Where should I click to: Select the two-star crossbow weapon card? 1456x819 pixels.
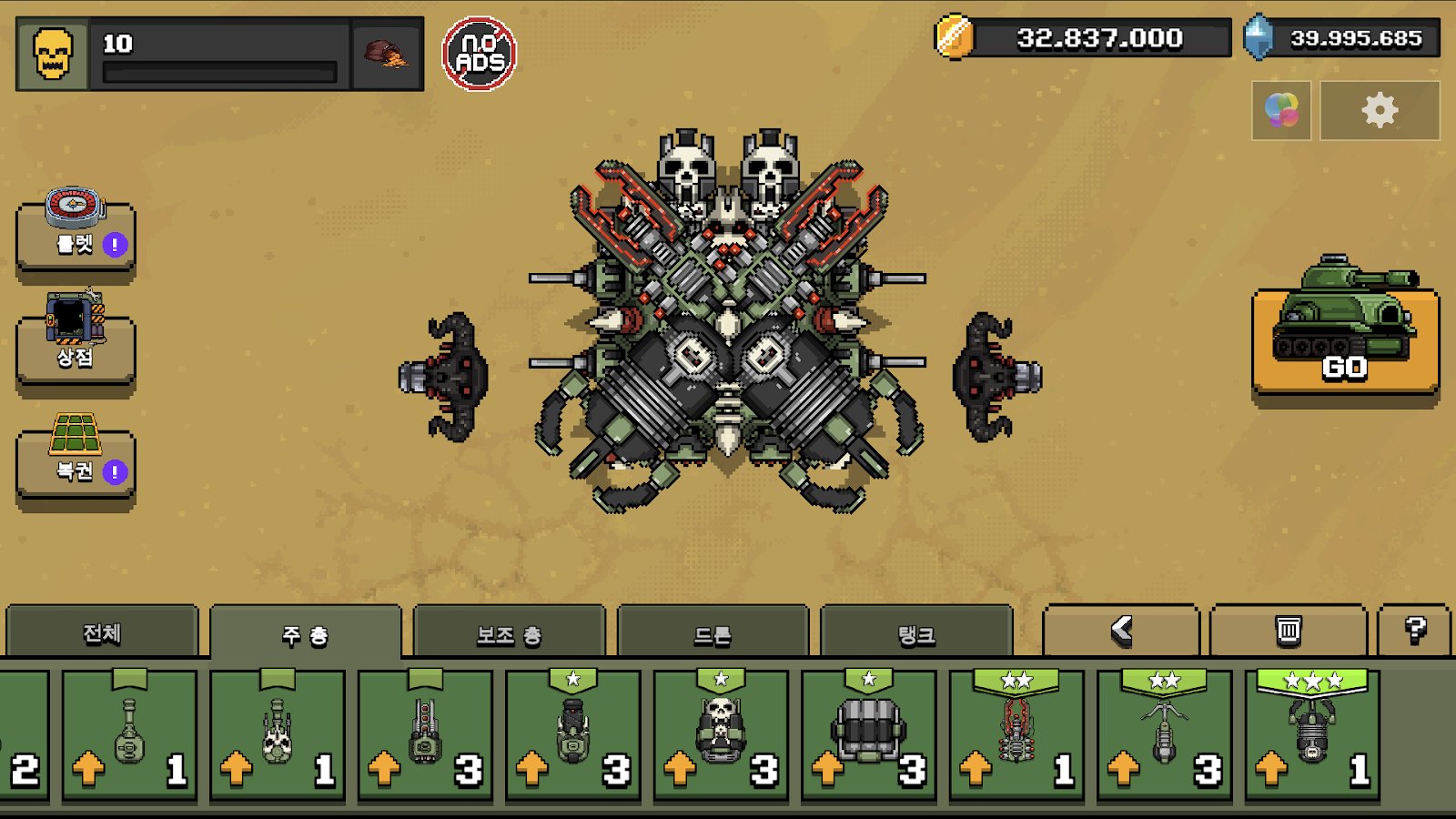click(1165, 735)
